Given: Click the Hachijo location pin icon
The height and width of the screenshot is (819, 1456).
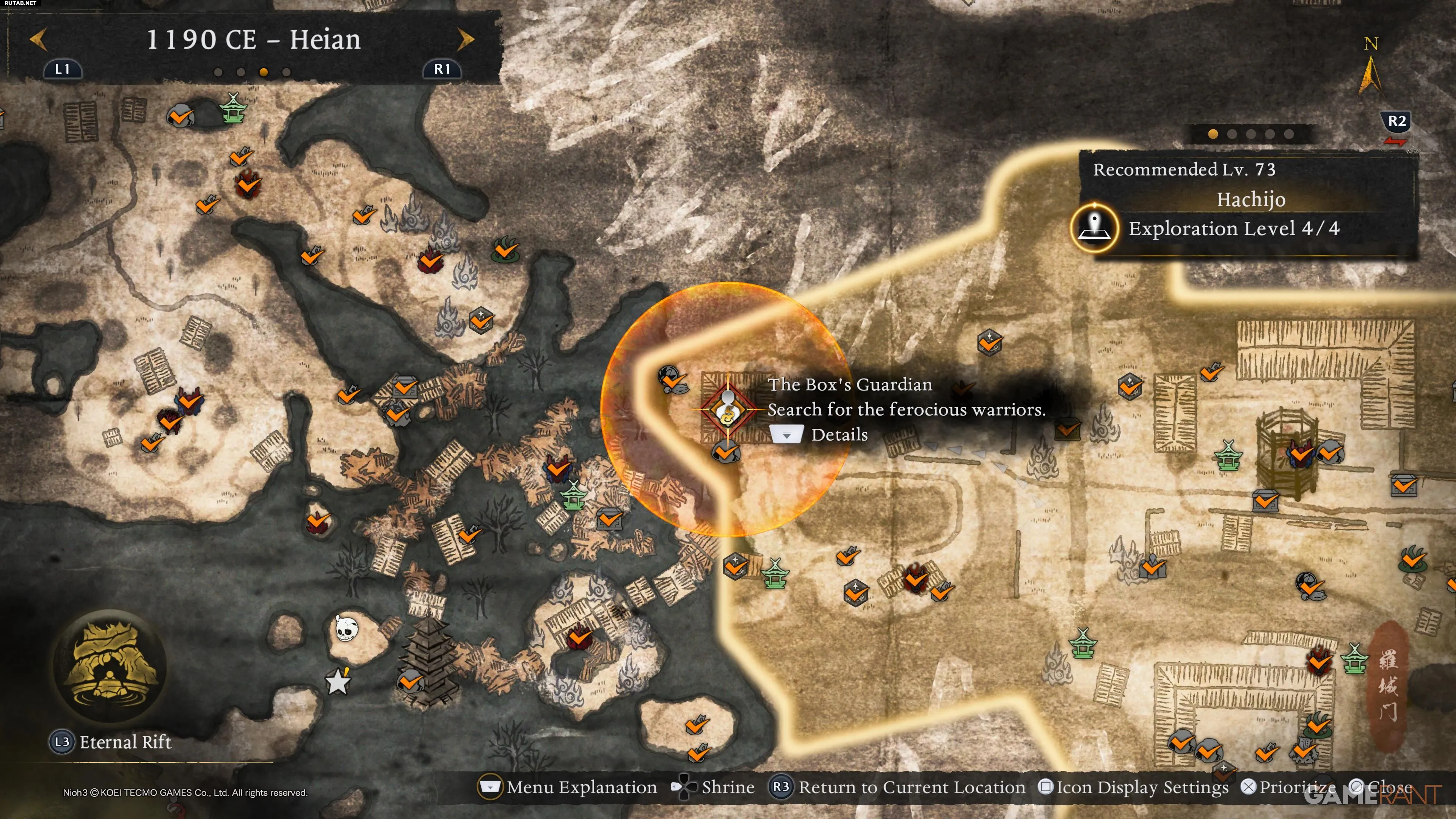Looking at the screenshot, I should coord(1094,228).
